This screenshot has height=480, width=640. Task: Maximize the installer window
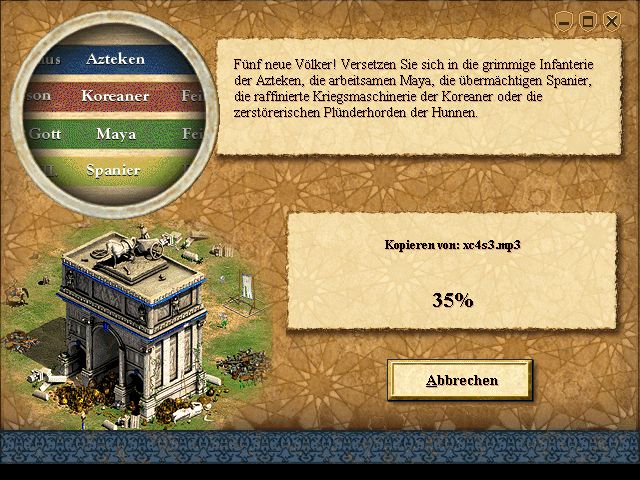tap(588, 21)
